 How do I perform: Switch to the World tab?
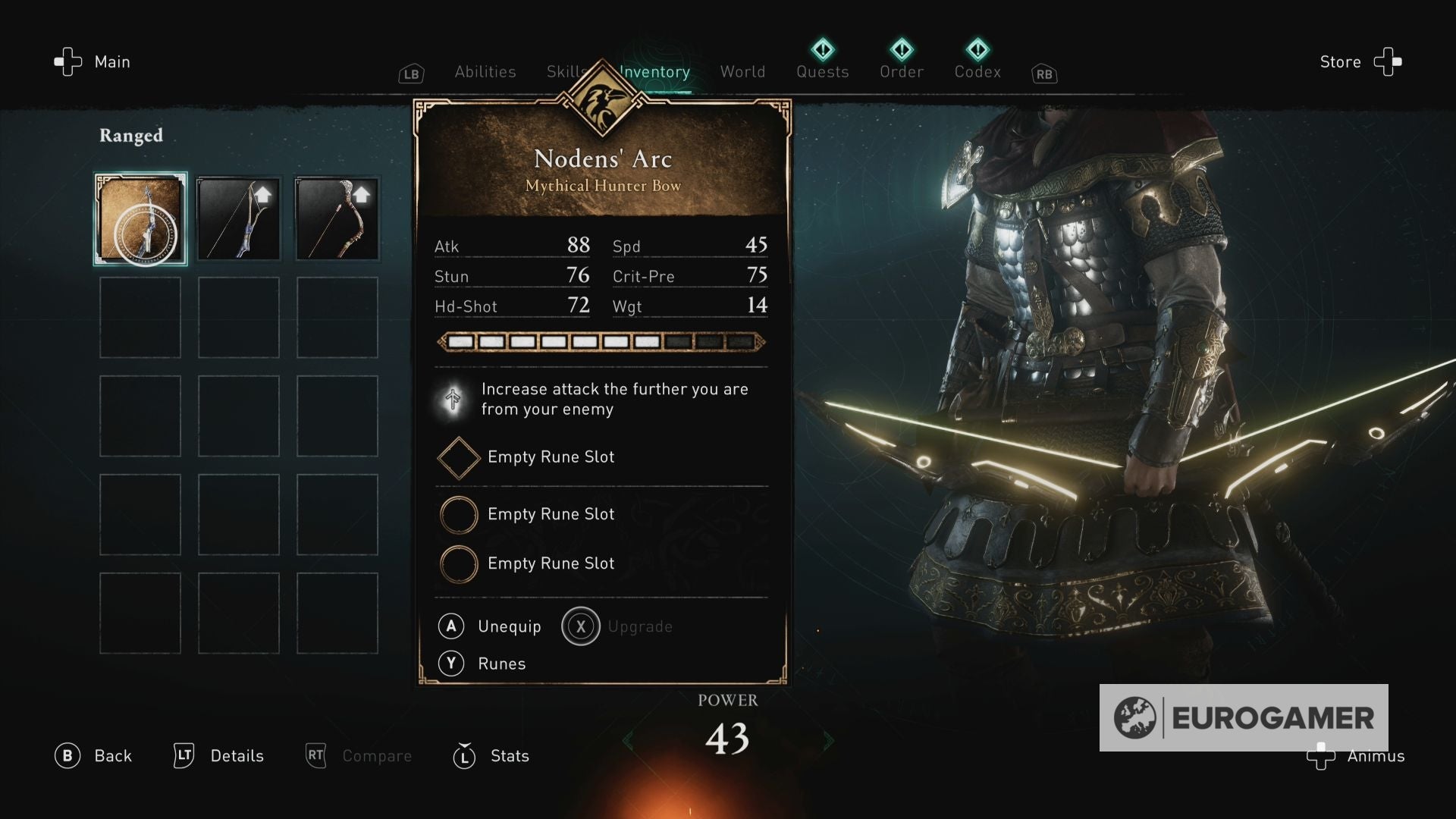[x=742, y=71]
